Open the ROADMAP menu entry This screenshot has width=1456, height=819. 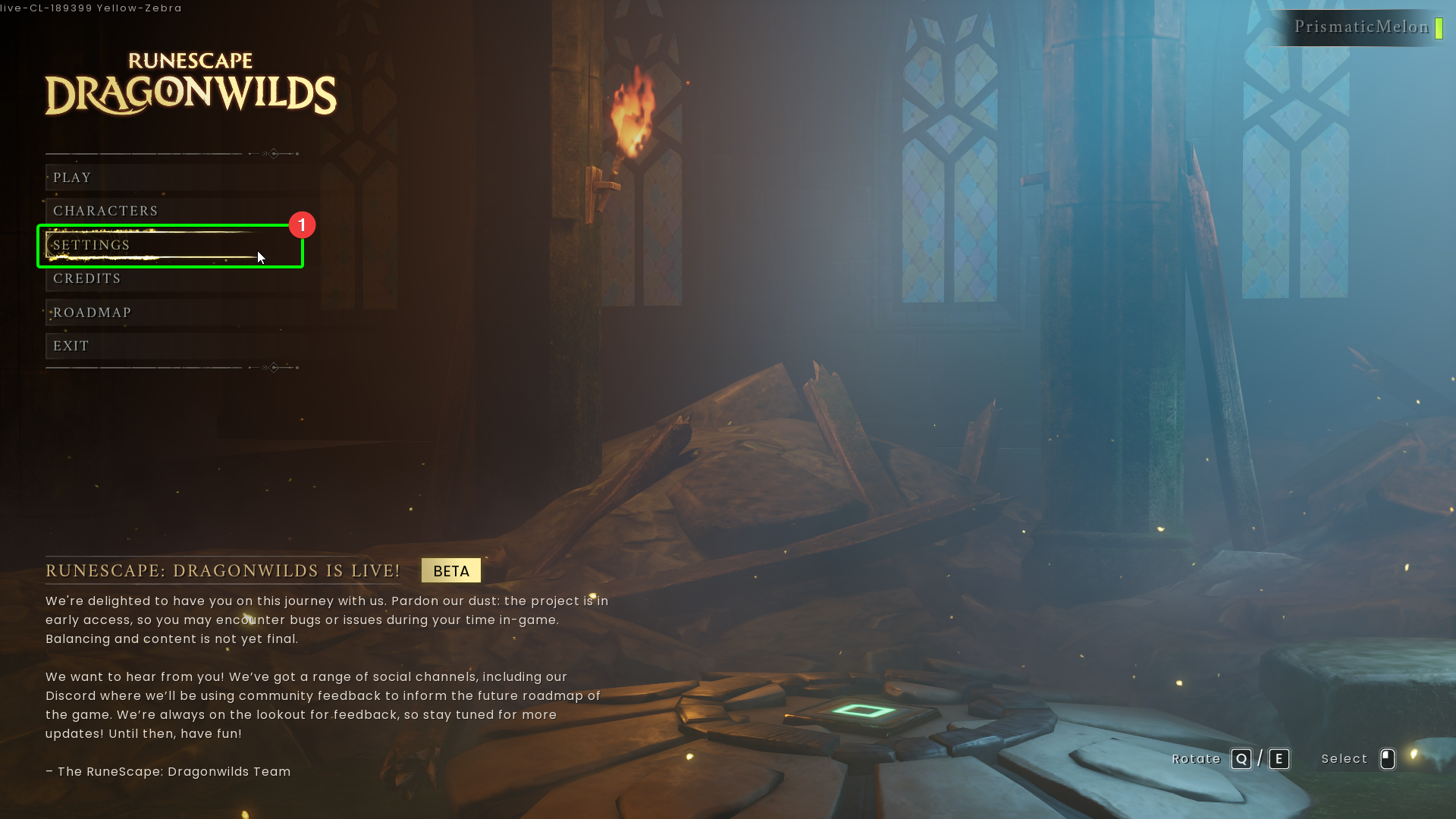(92, 312)
